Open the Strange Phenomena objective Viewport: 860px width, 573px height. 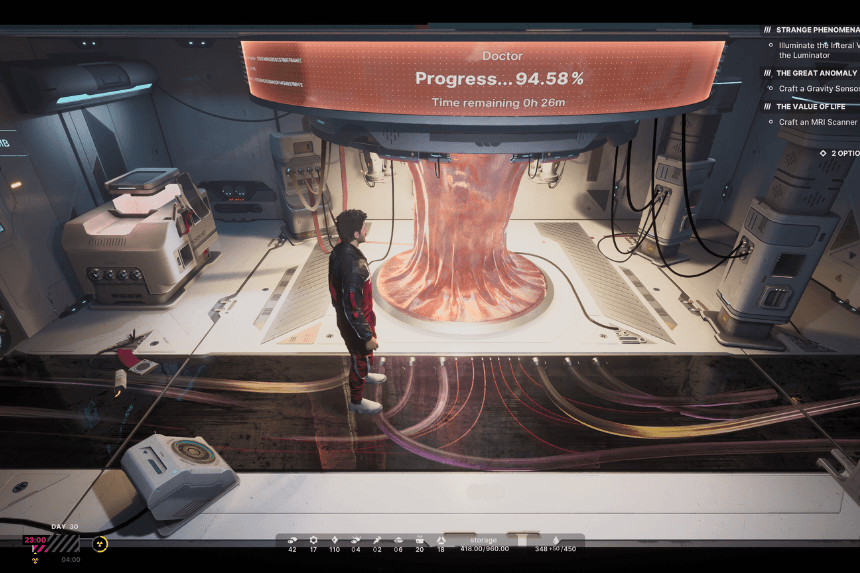point(817,30)
